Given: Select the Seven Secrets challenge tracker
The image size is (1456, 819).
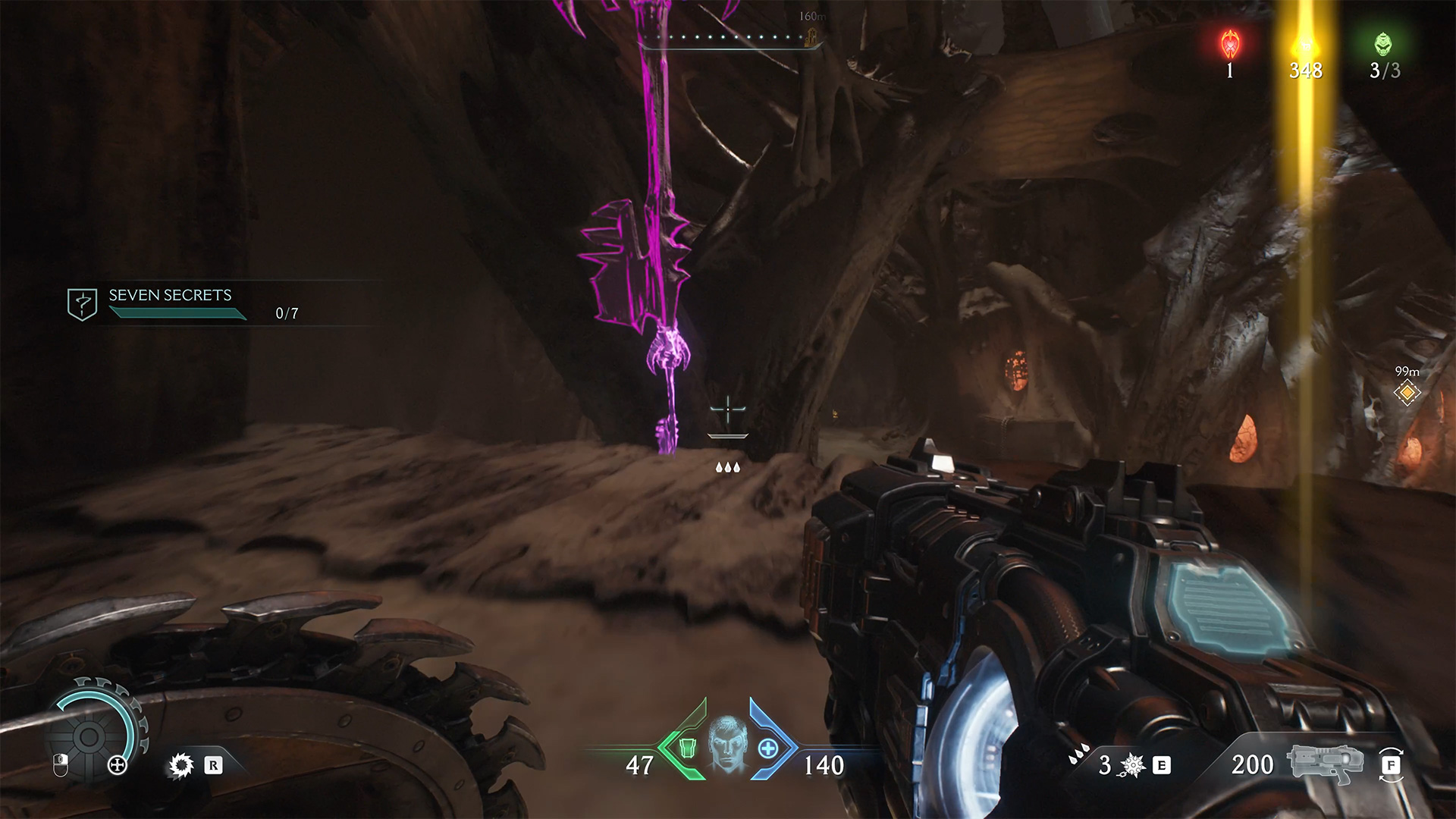Looking at the screenshot, I should (x=170, y=303).
